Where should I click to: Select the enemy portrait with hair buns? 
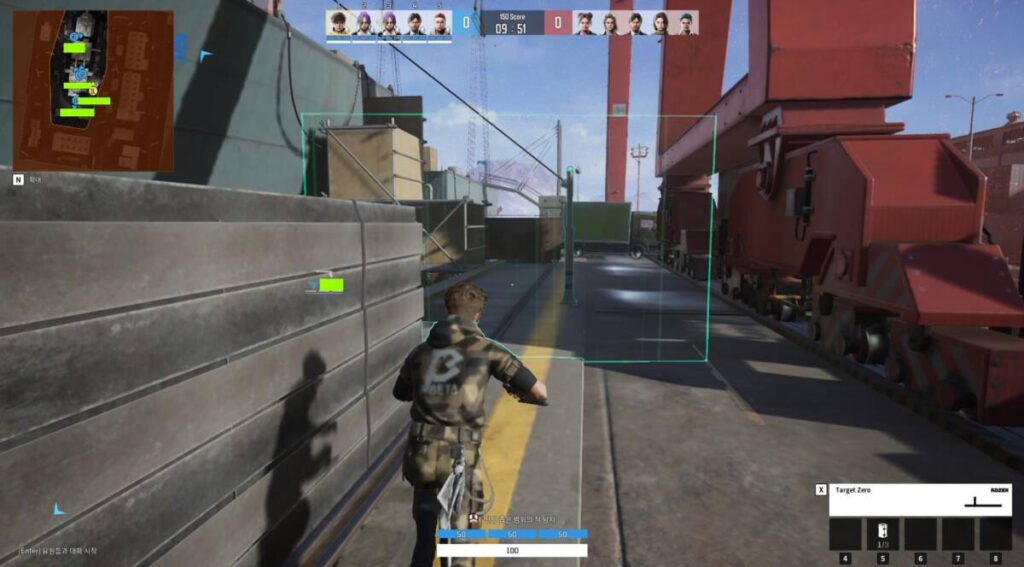(585, 24)
